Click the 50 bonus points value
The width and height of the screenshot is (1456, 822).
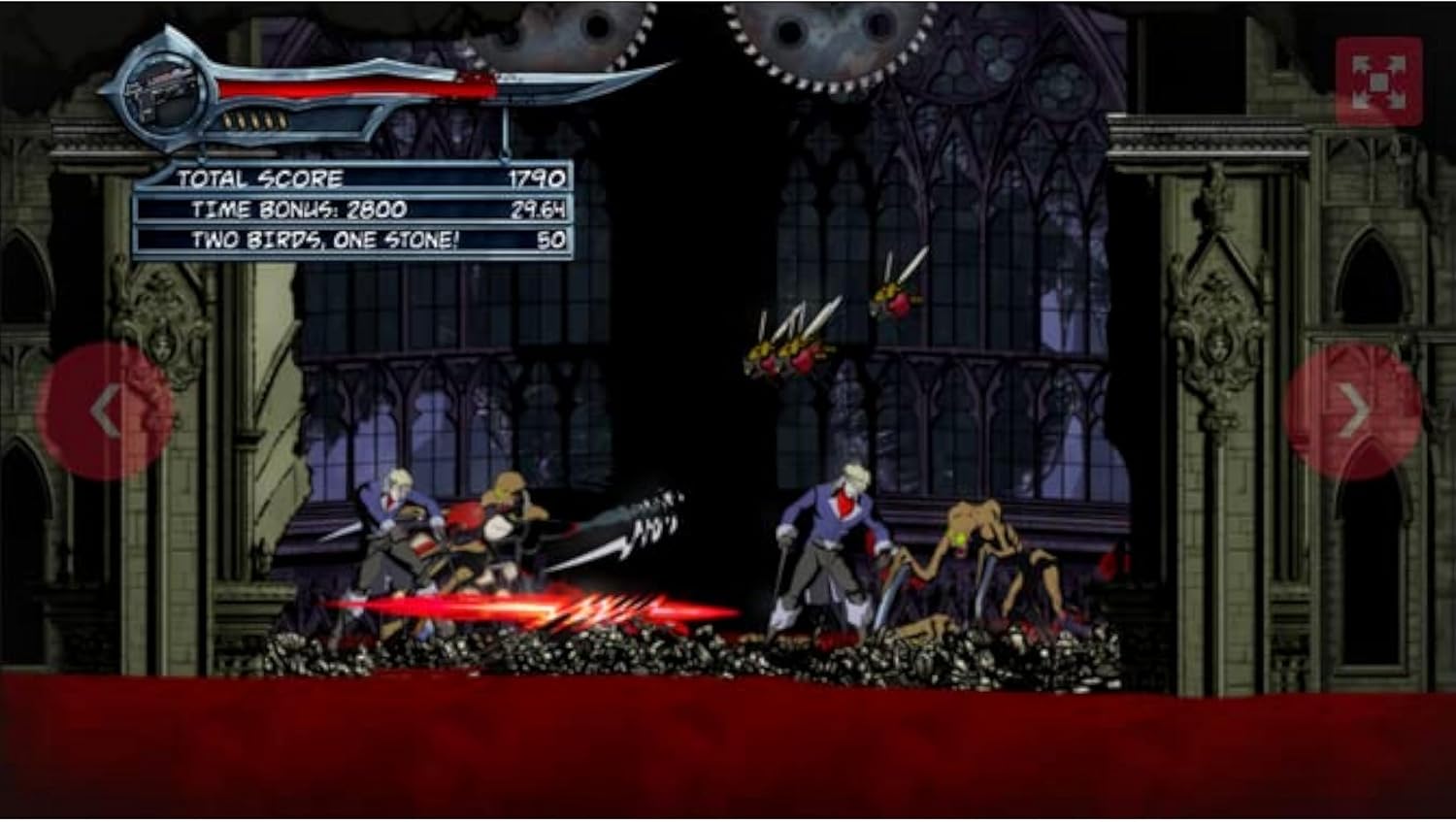point(551,238)
